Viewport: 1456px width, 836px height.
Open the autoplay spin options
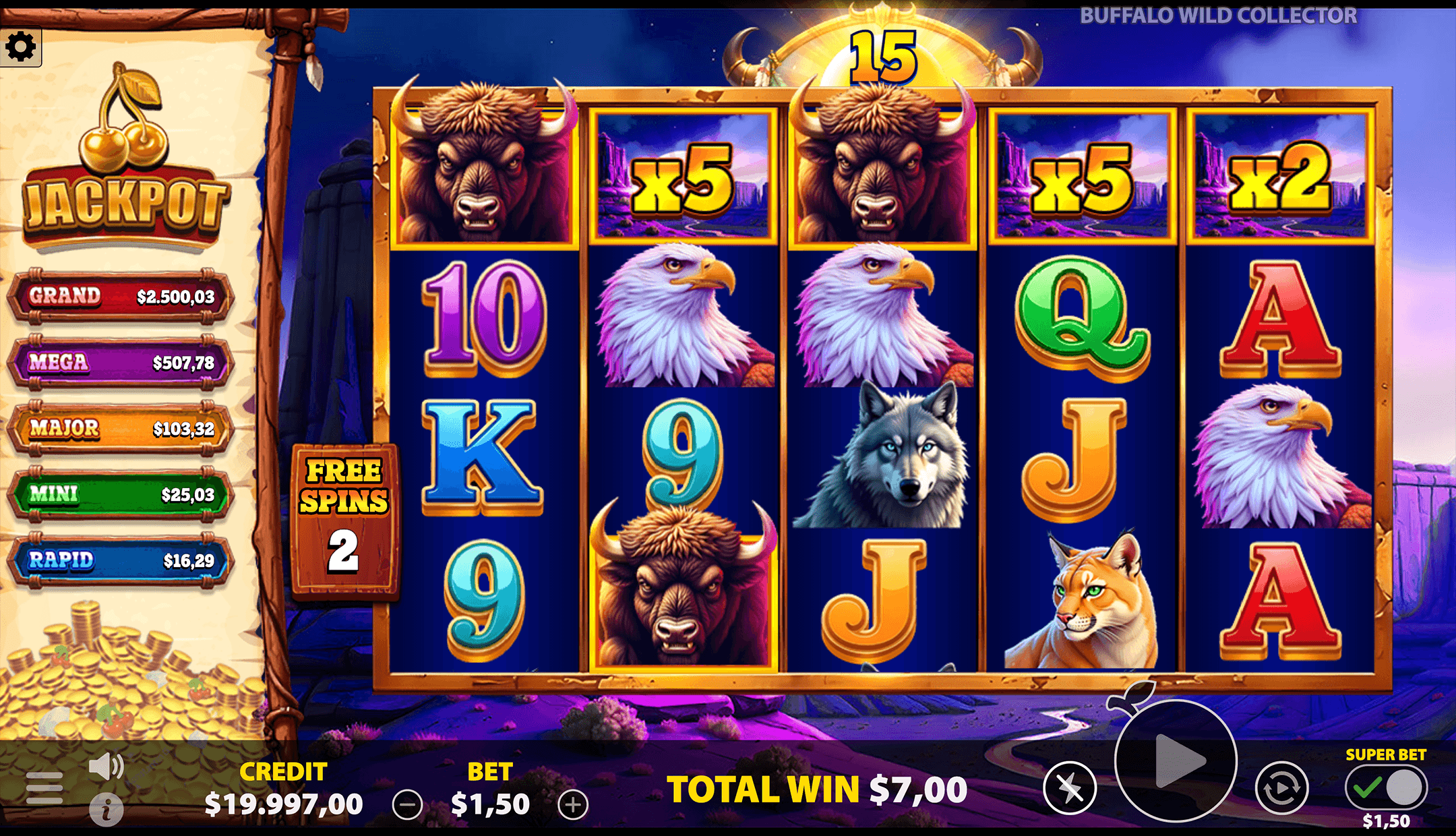1281,787
